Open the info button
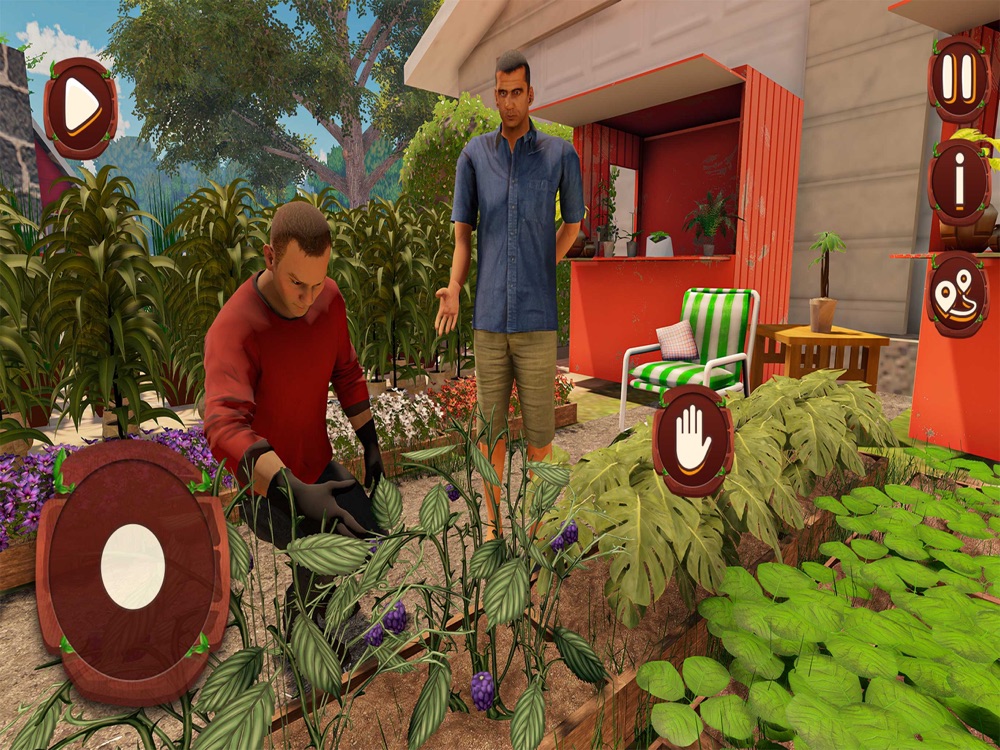 click(958, 182)
